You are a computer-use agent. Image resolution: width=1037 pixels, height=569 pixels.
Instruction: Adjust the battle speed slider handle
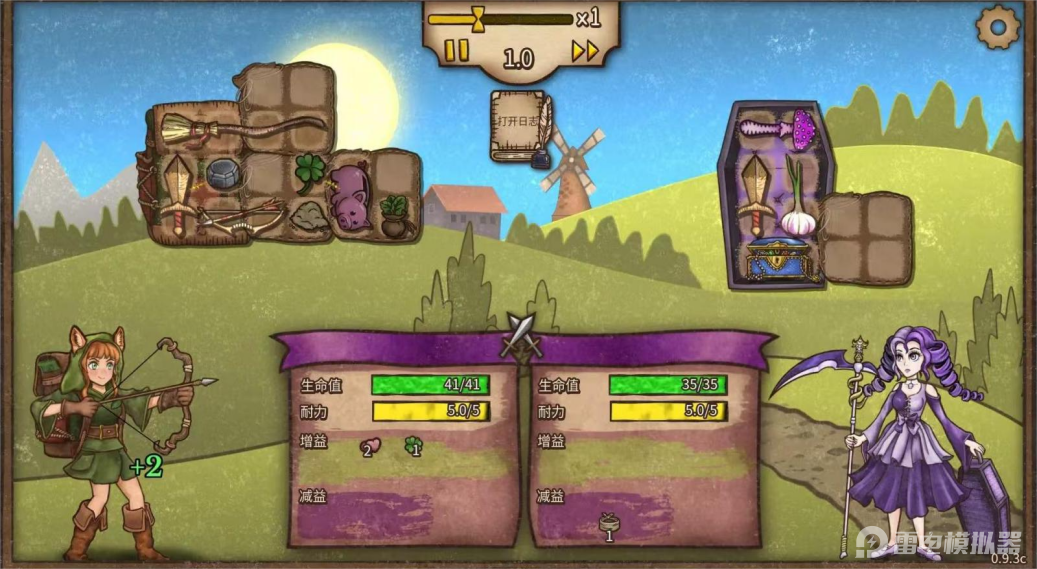point(479,17)
